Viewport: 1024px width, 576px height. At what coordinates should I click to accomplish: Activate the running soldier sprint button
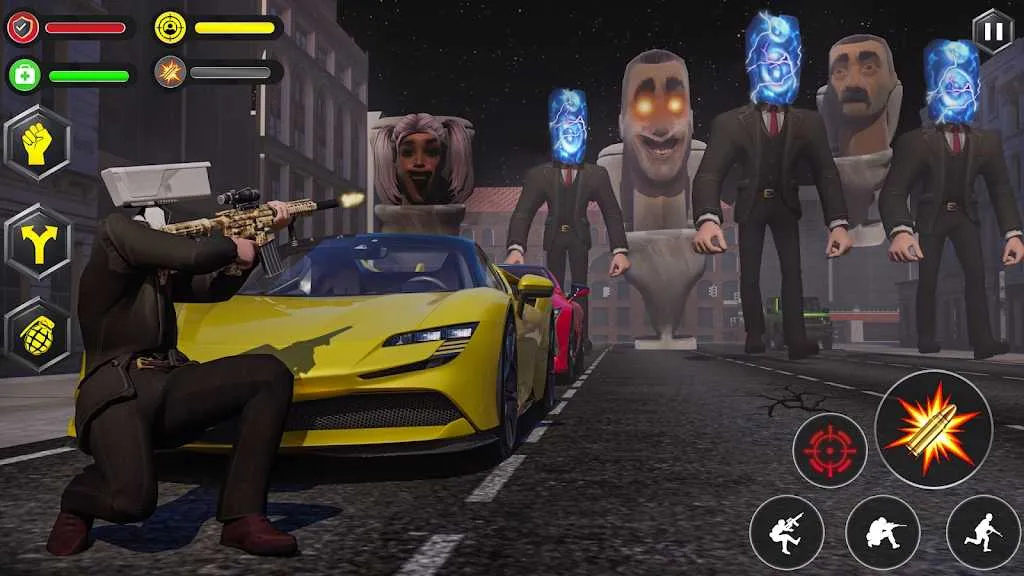tap(982, 532)
